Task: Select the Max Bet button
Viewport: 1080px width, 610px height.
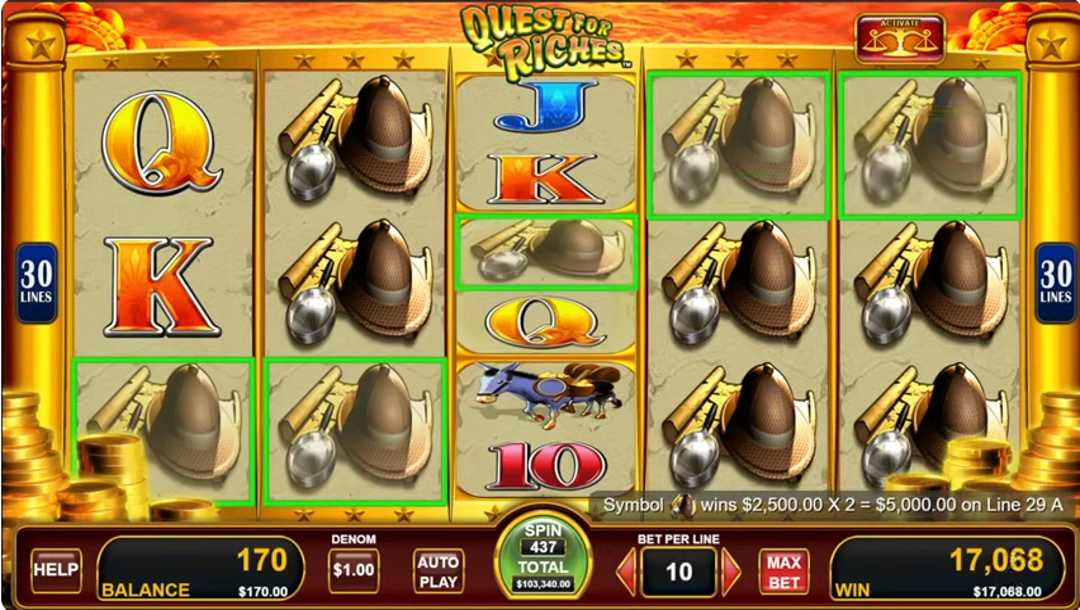Action: coord(784,571)
